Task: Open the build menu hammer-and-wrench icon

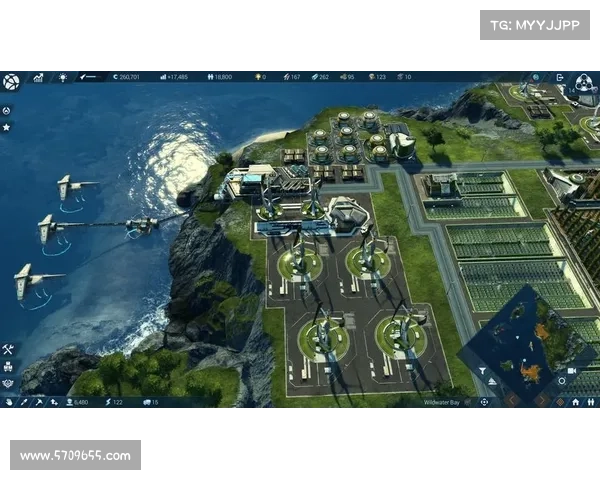Action: pyautogui.click(x=8, y=349)
